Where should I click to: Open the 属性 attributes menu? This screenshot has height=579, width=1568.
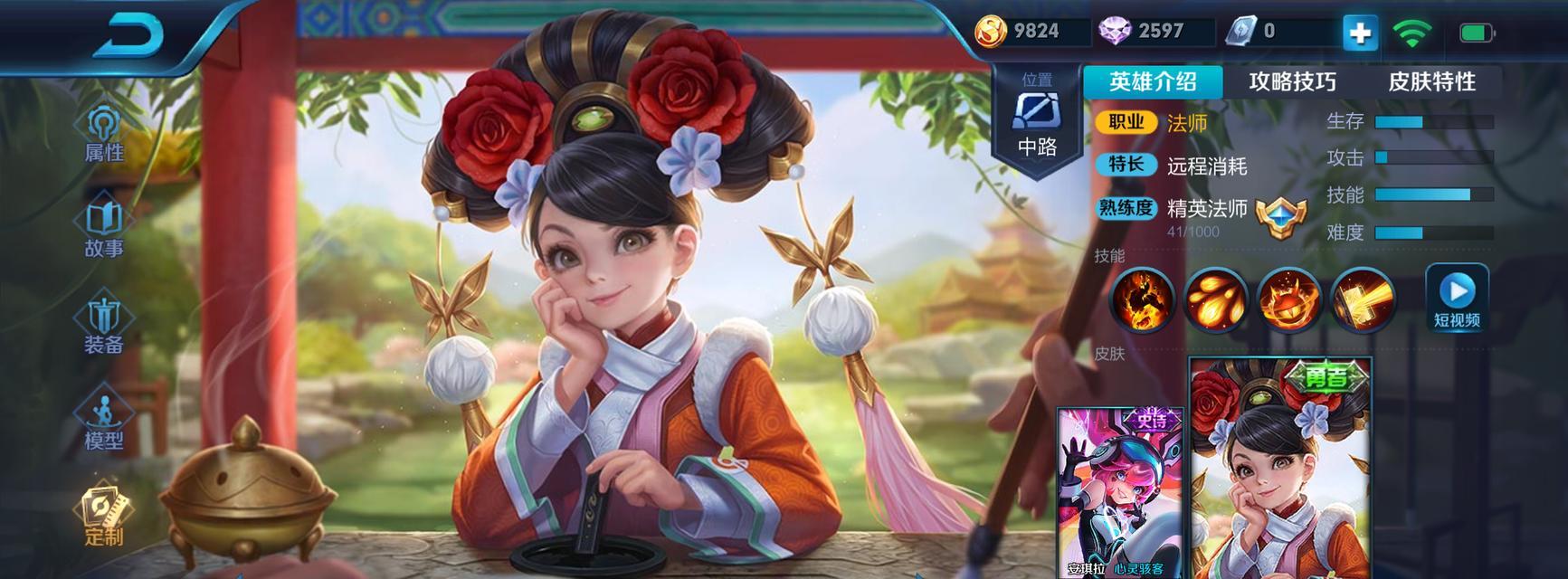click(x=104, y=136)
